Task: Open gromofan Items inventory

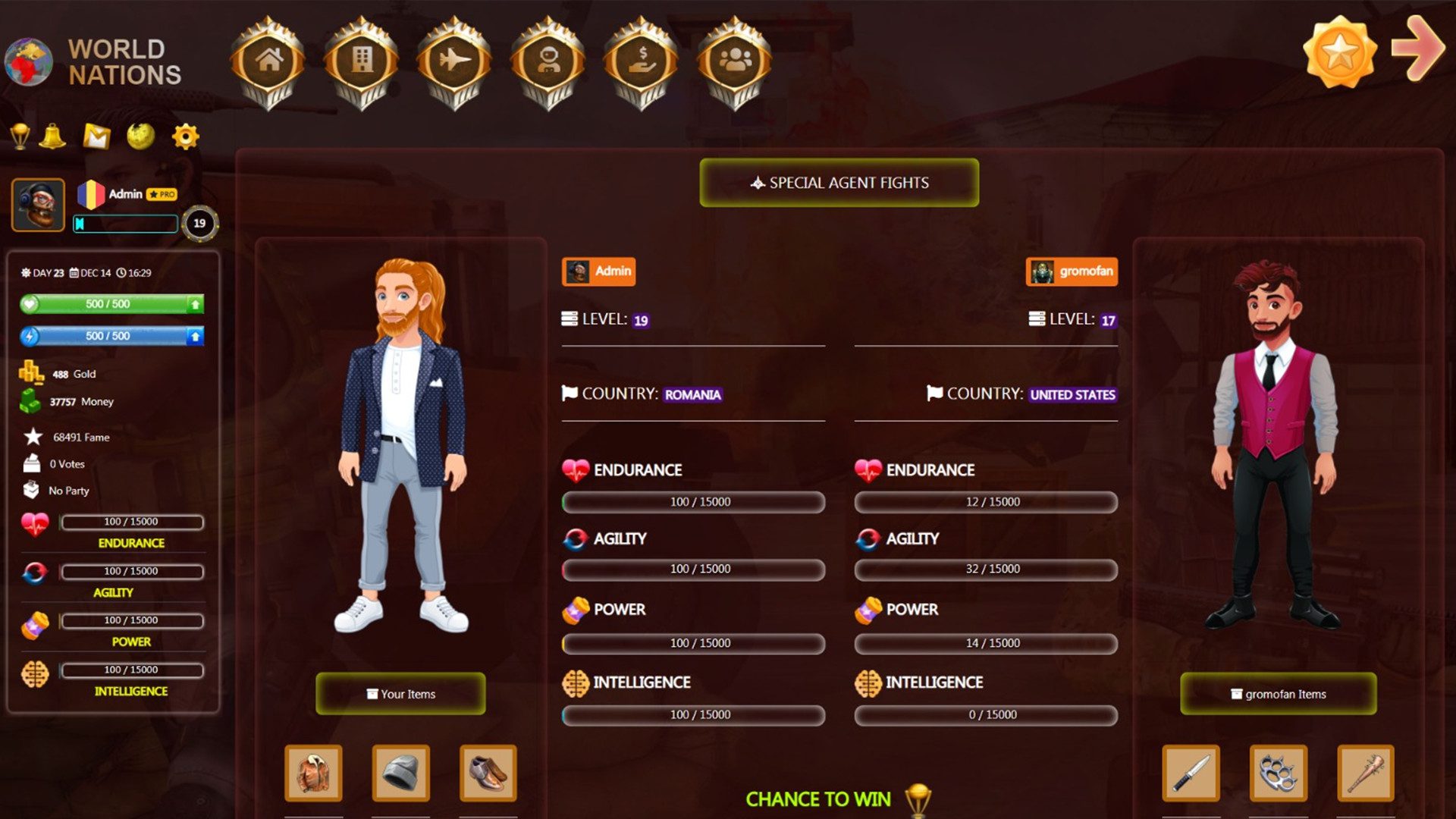Action: click(x=1279, y=694)
